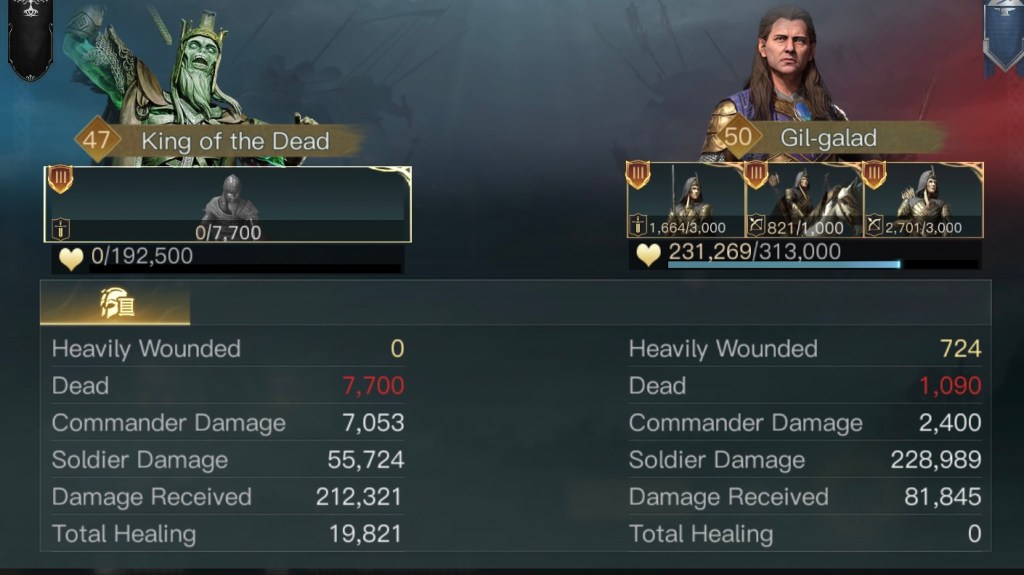Select King of the Dead's 0/7,700 troop slot
Image resolution: width=1024 pixels, height=575 pixels.
pyautogui.click(x=228, y=204)
